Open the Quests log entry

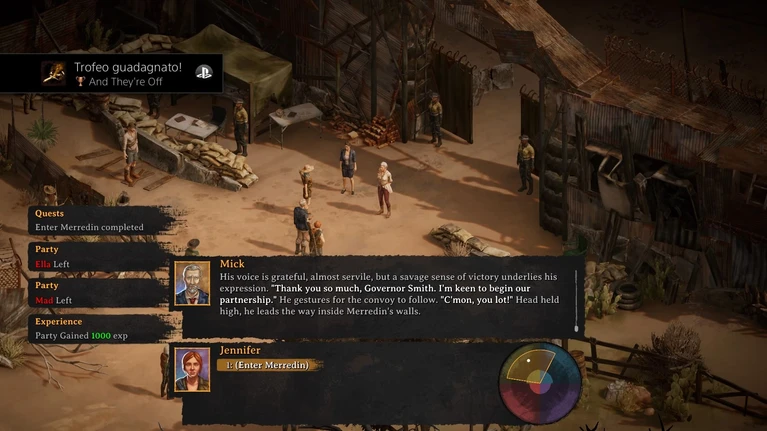tap(90, 220)
